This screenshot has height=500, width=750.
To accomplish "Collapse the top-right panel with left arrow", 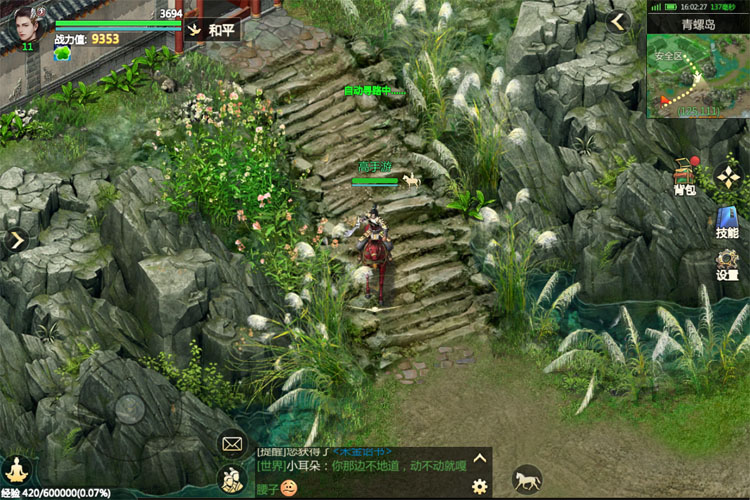I will [x=618, y=21].
